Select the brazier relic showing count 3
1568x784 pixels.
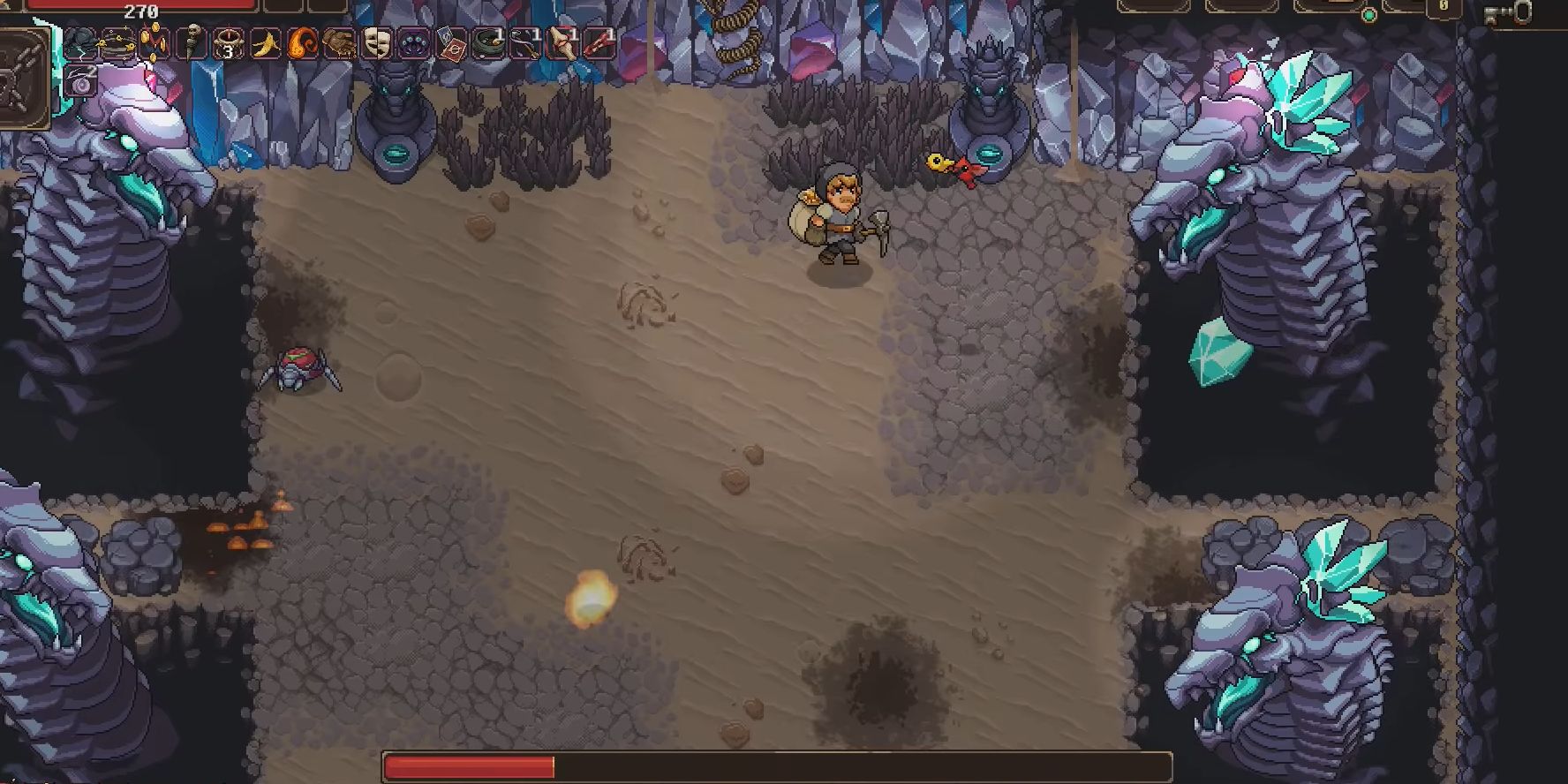tap(228, 42)
